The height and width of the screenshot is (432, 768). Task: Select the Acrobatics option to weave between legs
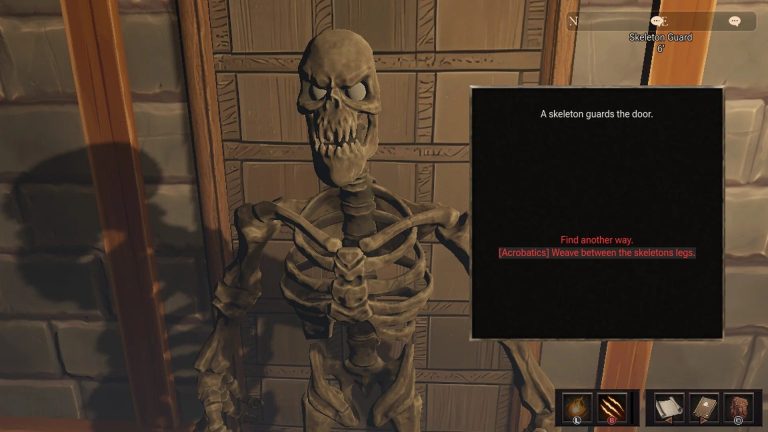click(596, 253)
